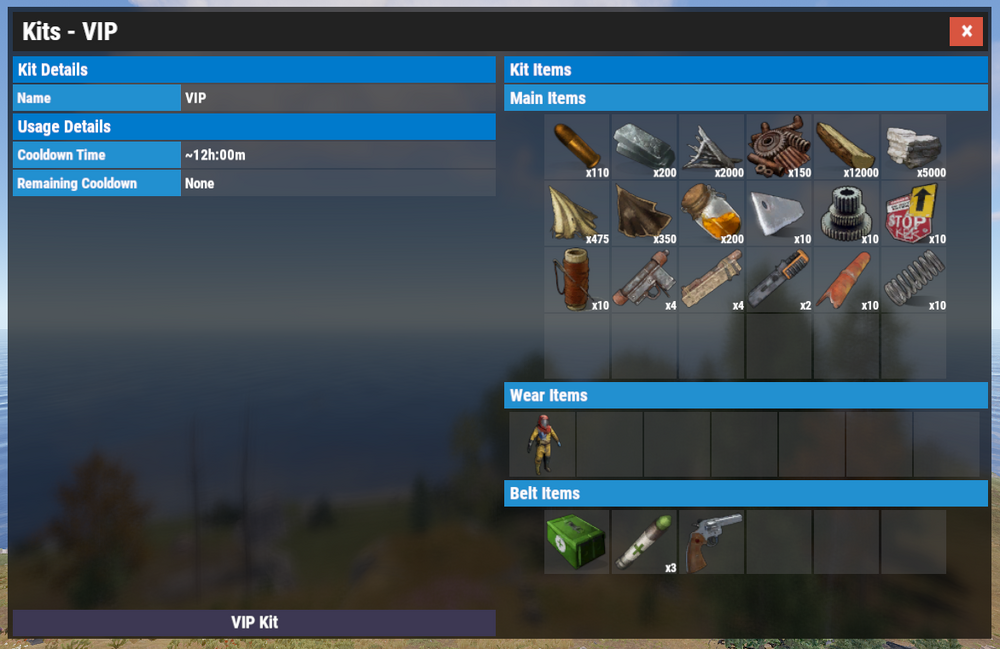Choose the scrap x150 slot

coord(778,146)
